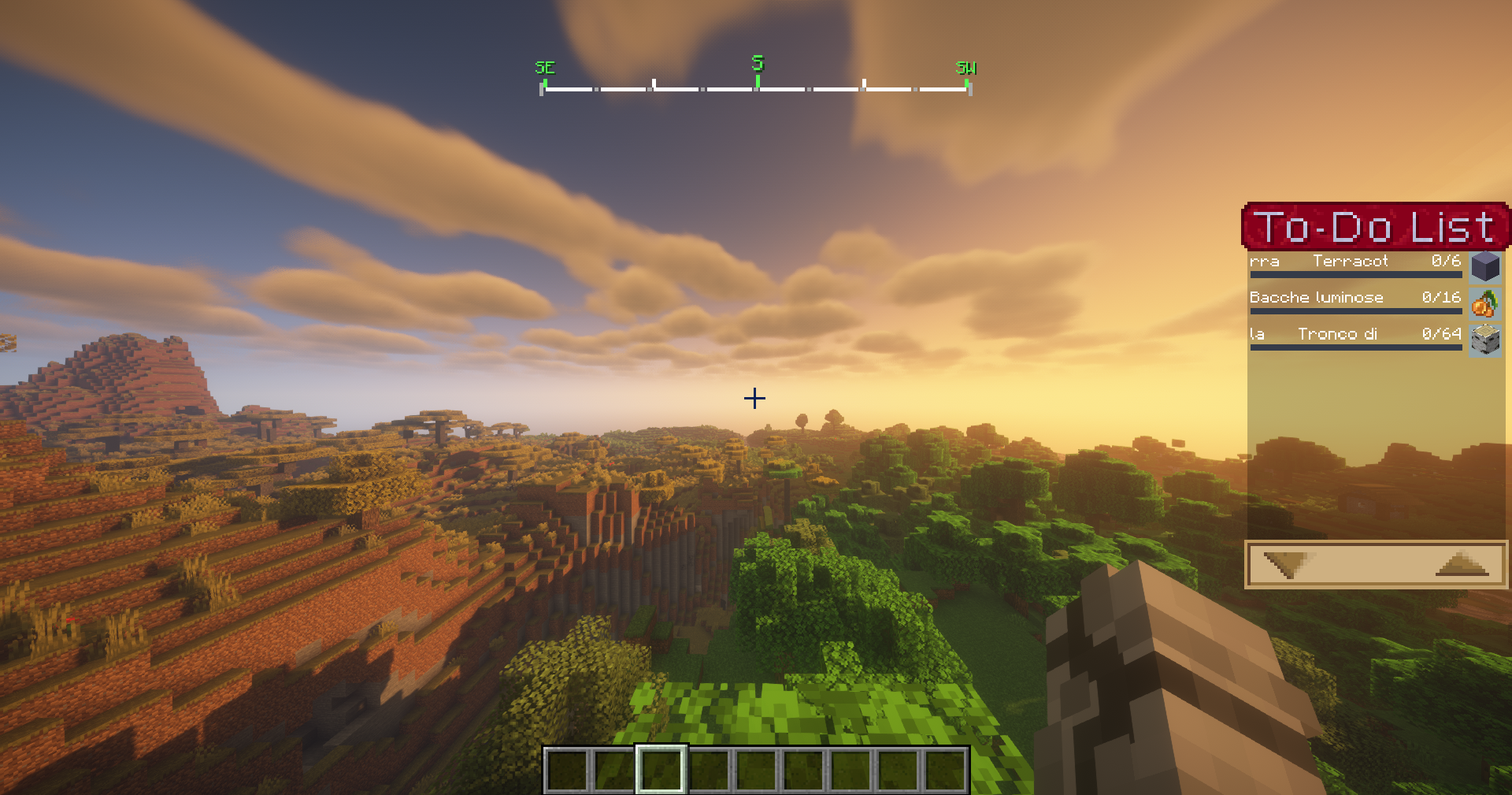Click the 0/6 counter next to Terracot
Screen dimensions: 1512x795
click(x=1447, y=261)
